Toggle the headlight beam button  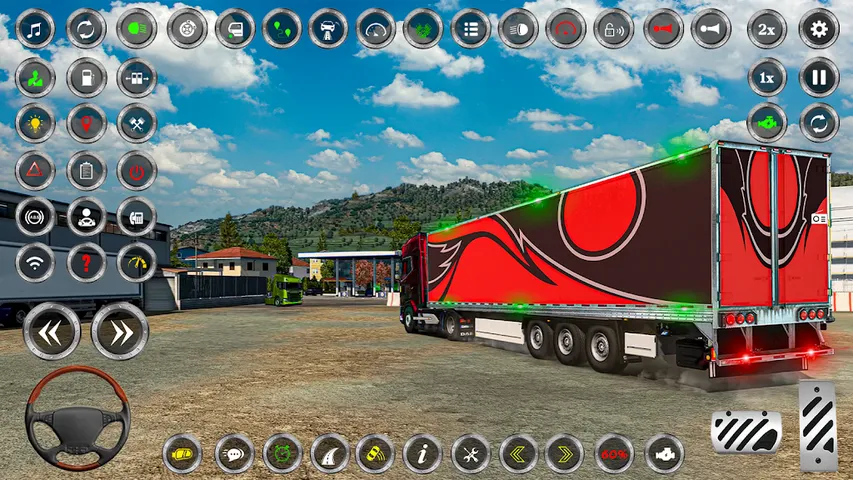(518, 28)
